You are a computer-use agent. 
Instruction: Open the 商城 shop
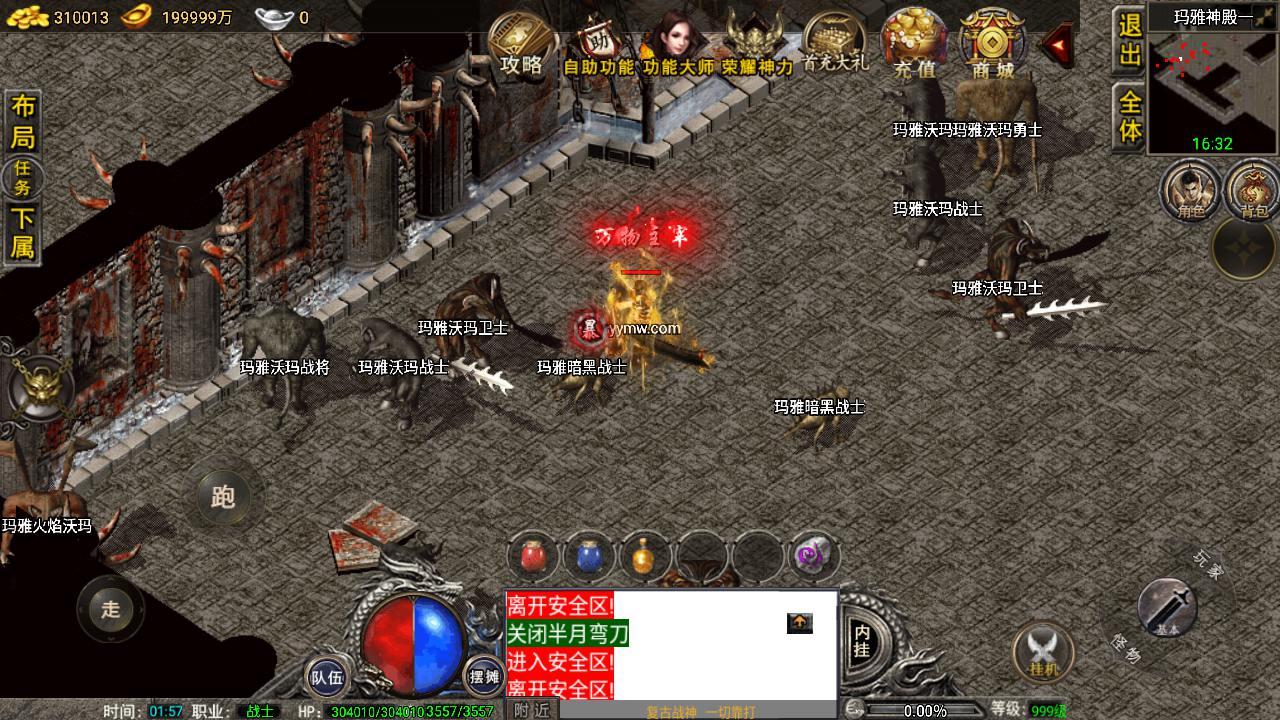[x=992, y=46]
